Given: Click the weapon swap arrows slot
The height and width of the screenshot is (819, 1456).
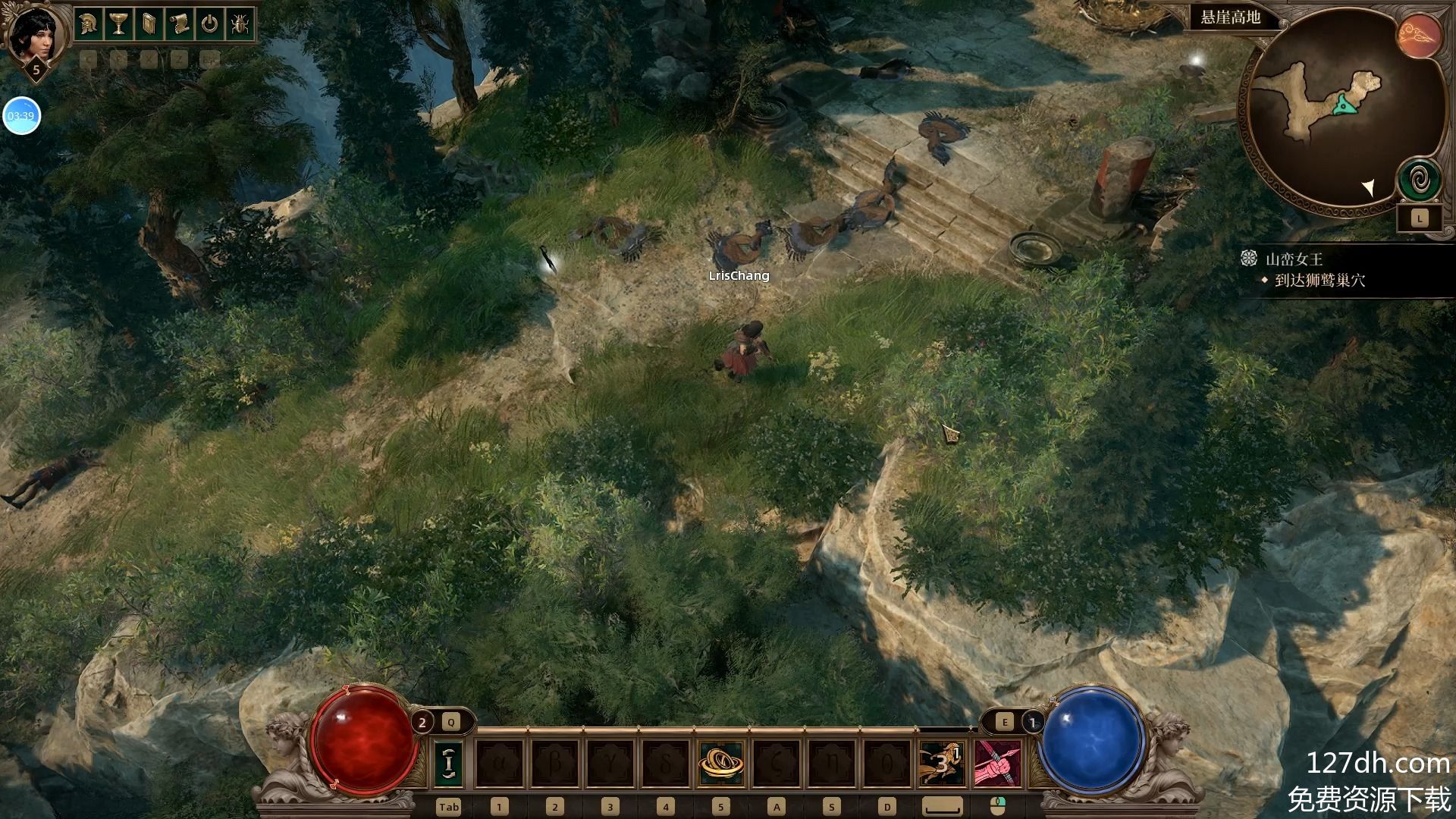Looking at the screenshot, I should [449, 763].
